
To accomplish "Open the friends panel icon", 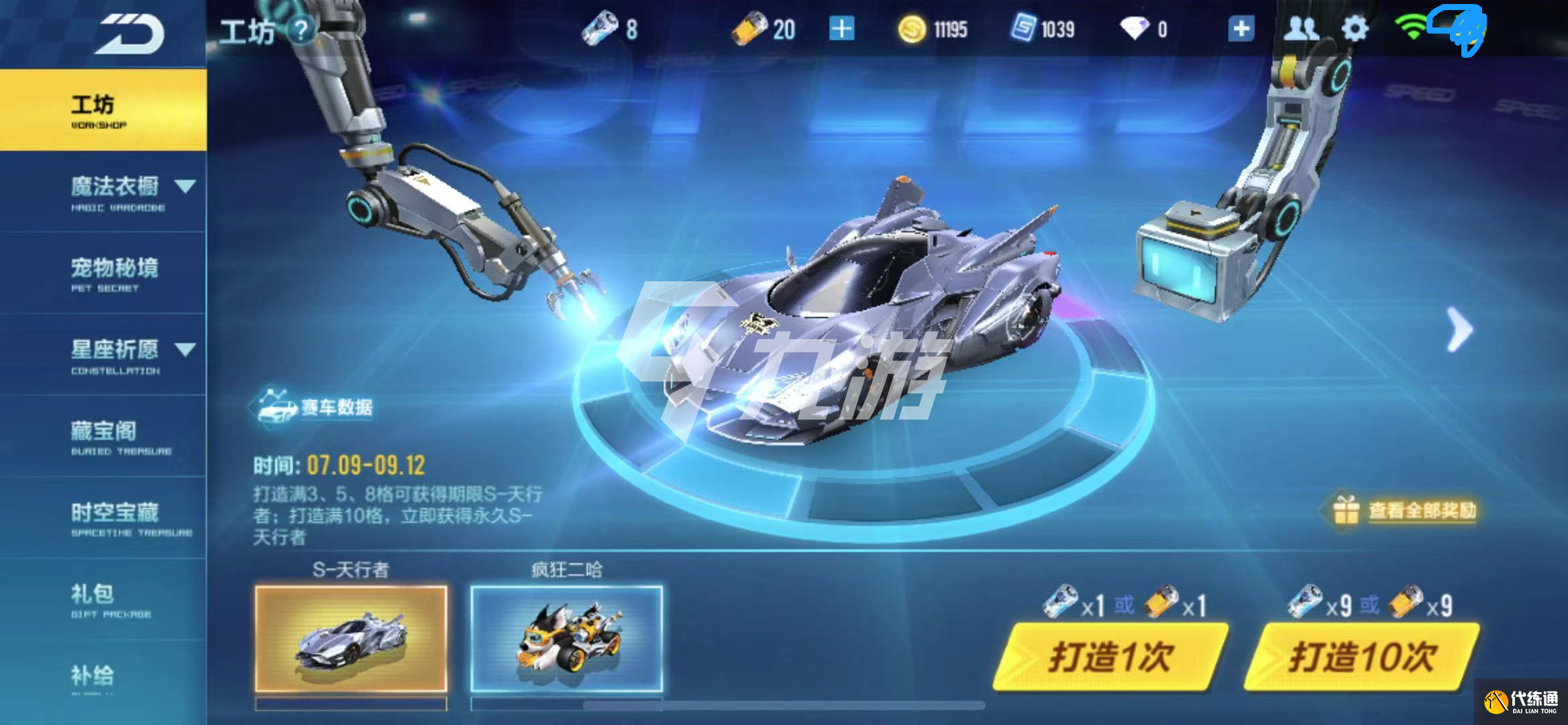I will click(x=1300, y=29).
